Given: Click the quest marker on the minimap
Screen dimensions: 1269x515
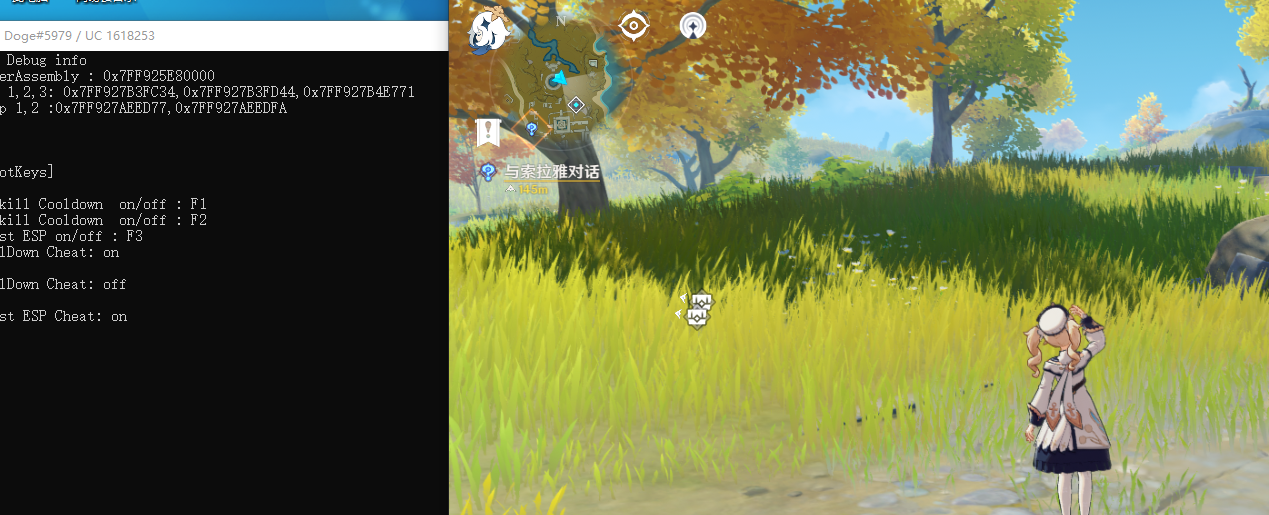Looking at the screenshot, I should (532, 129).
